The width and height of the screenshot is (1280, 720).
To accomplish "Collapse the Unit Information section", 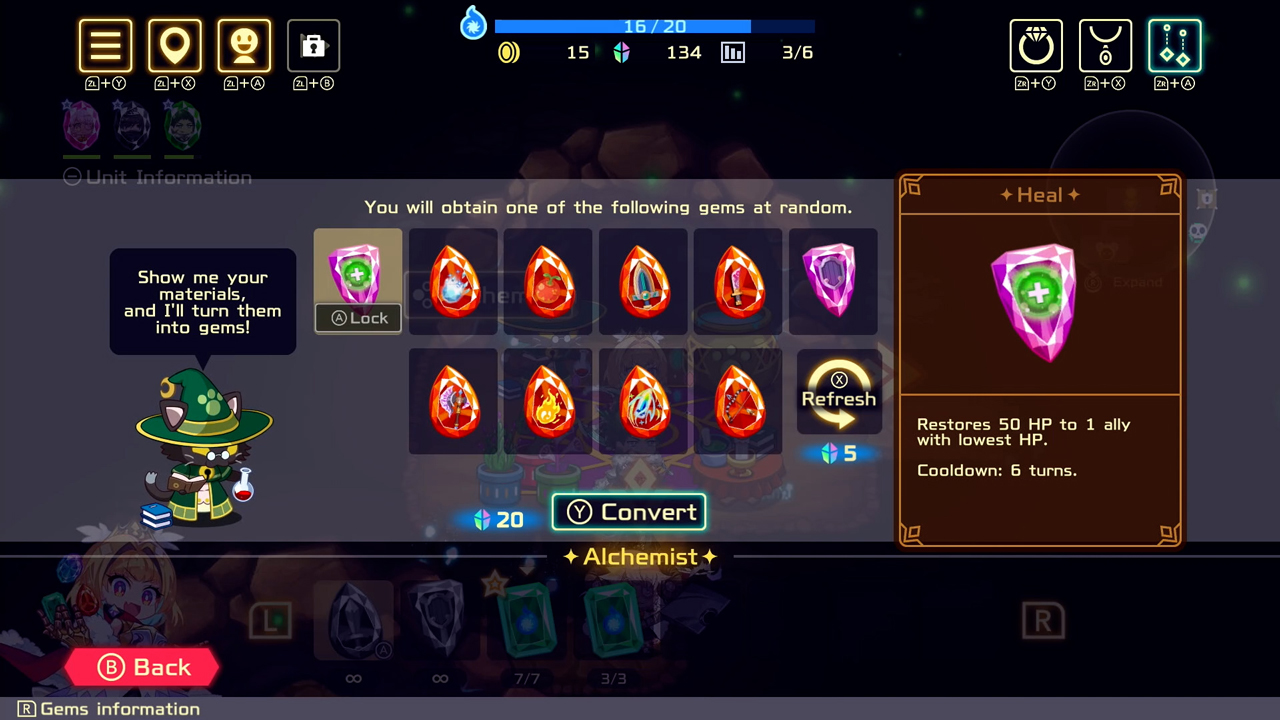I will point(71,177).
